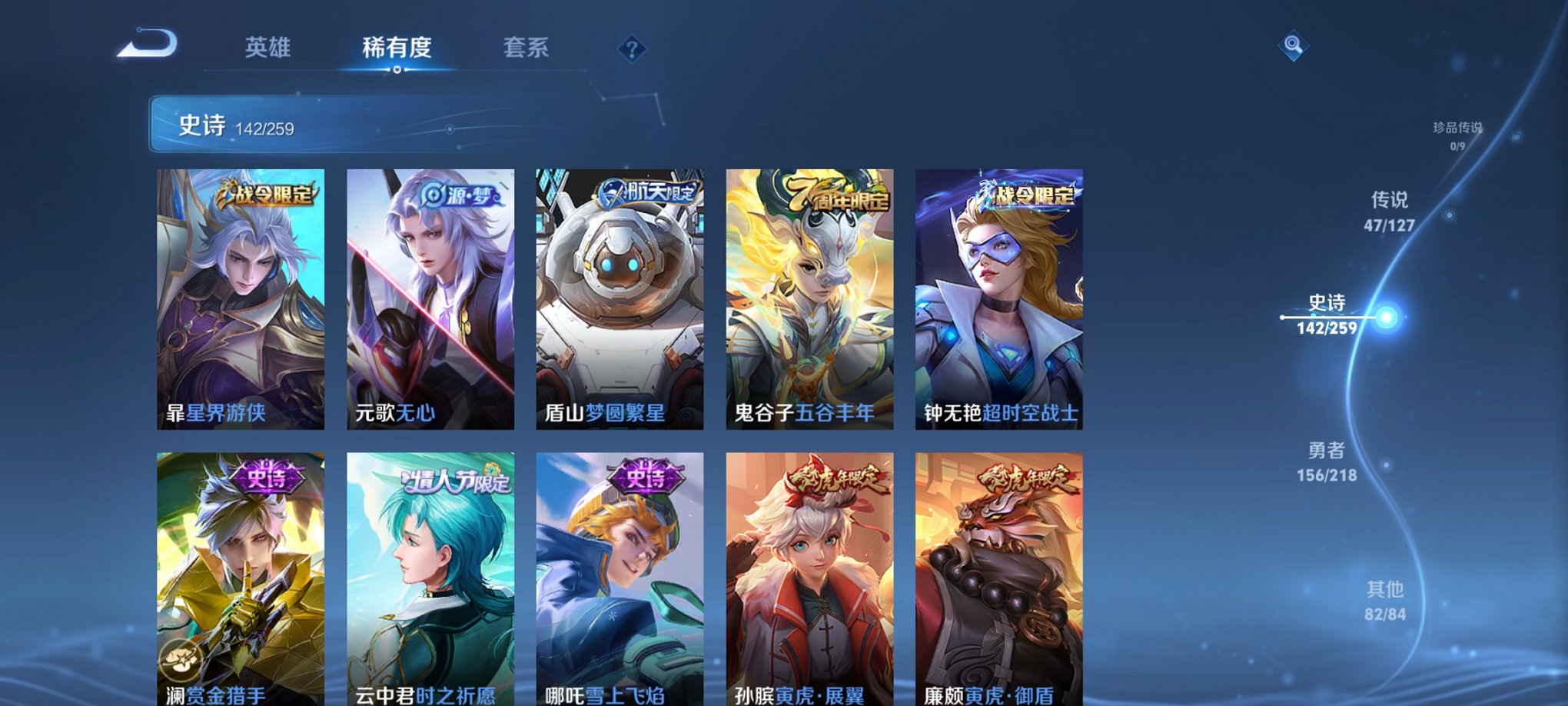This screenshot has width=1568, height=706.
Task: Open the 套系 tab
Action: click(x=527, y=48)
